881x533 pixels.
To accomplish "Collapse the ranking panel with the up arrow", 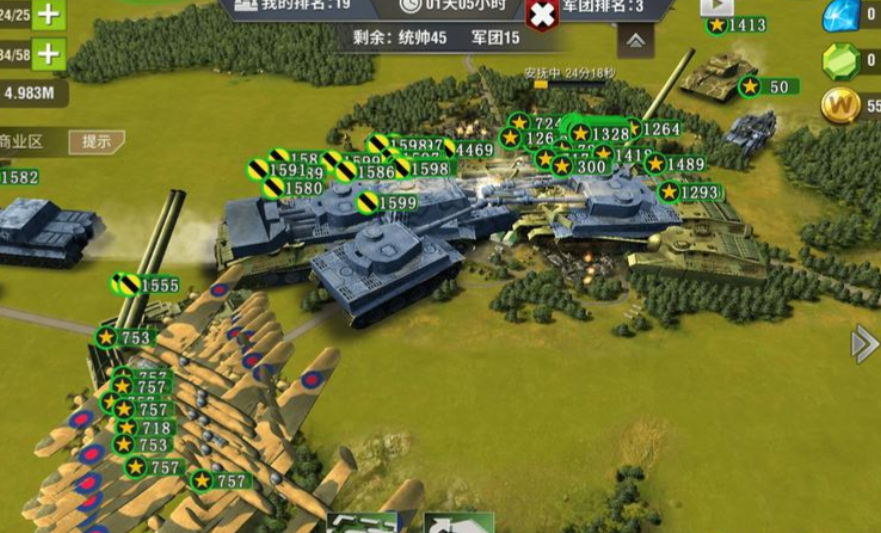I will click(635, 40).
